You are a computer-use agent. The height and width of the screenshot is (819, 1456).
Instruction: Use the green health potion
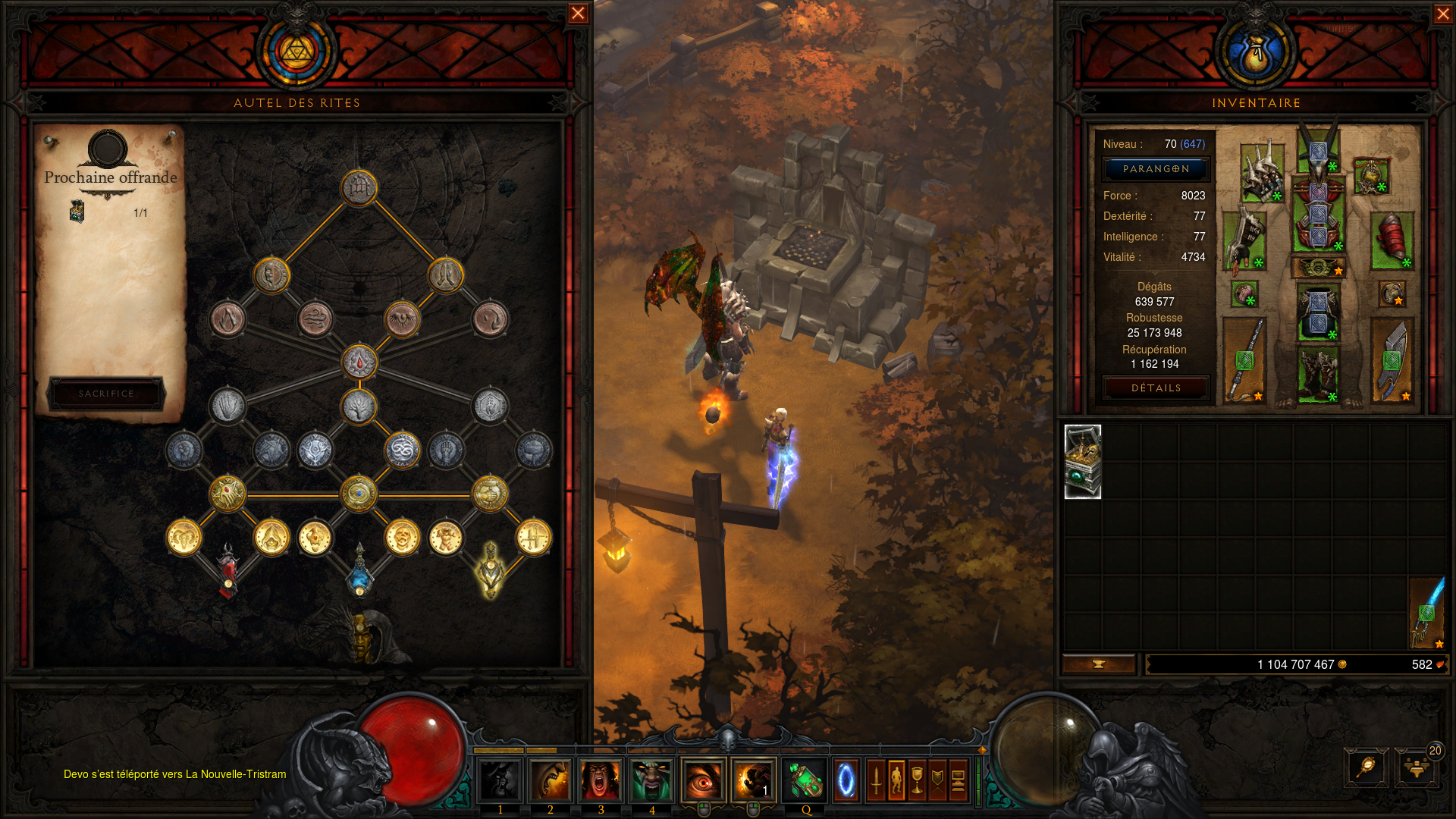pyautogui.click(x=804, y=780)
